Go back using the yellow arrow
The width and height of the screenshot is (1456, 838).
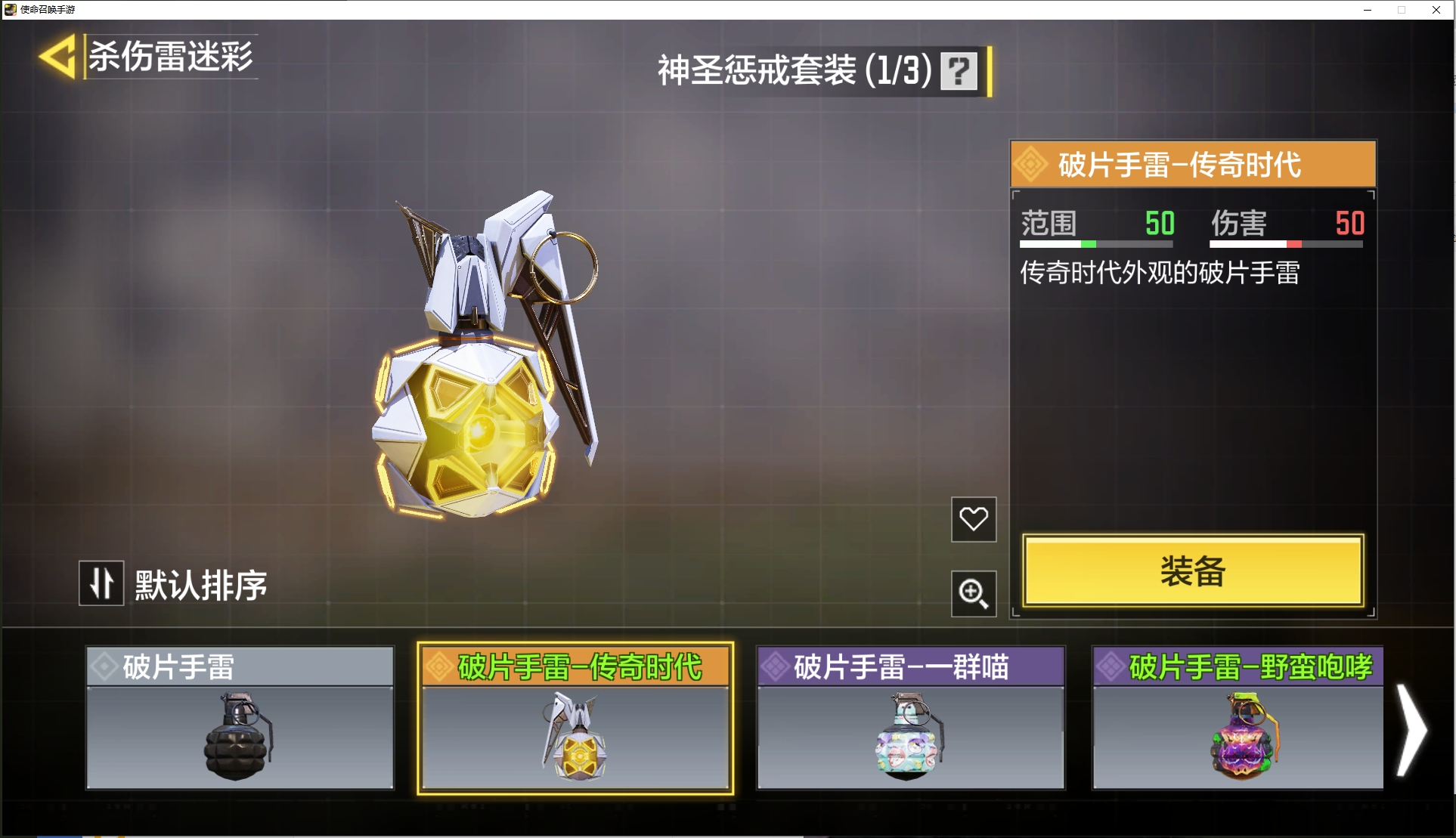[59, 57]
